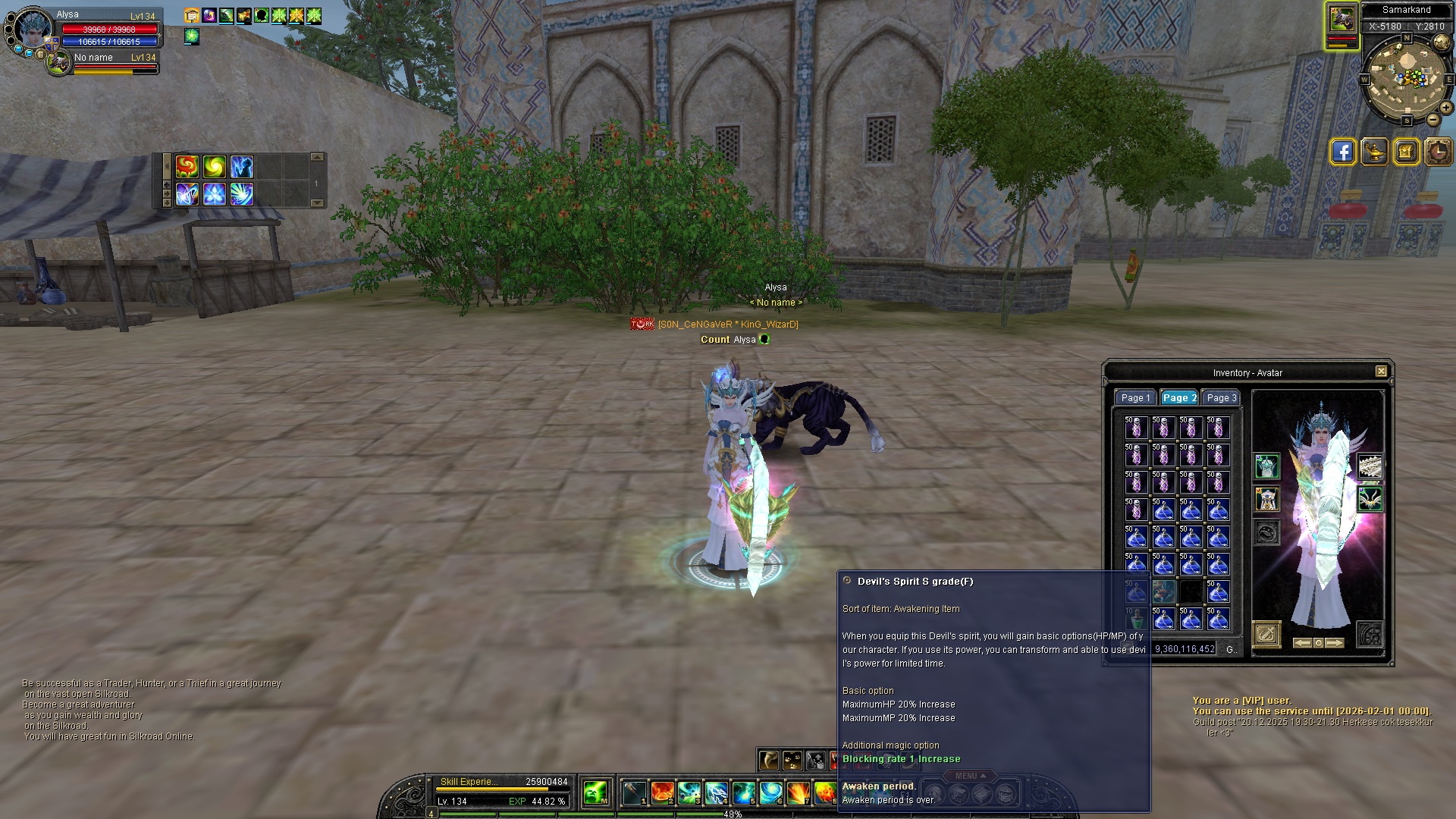The width and height of the screenshot is (1456, 819).
Task: Open the treasure chest shop icon
Action: point(1406,152)
